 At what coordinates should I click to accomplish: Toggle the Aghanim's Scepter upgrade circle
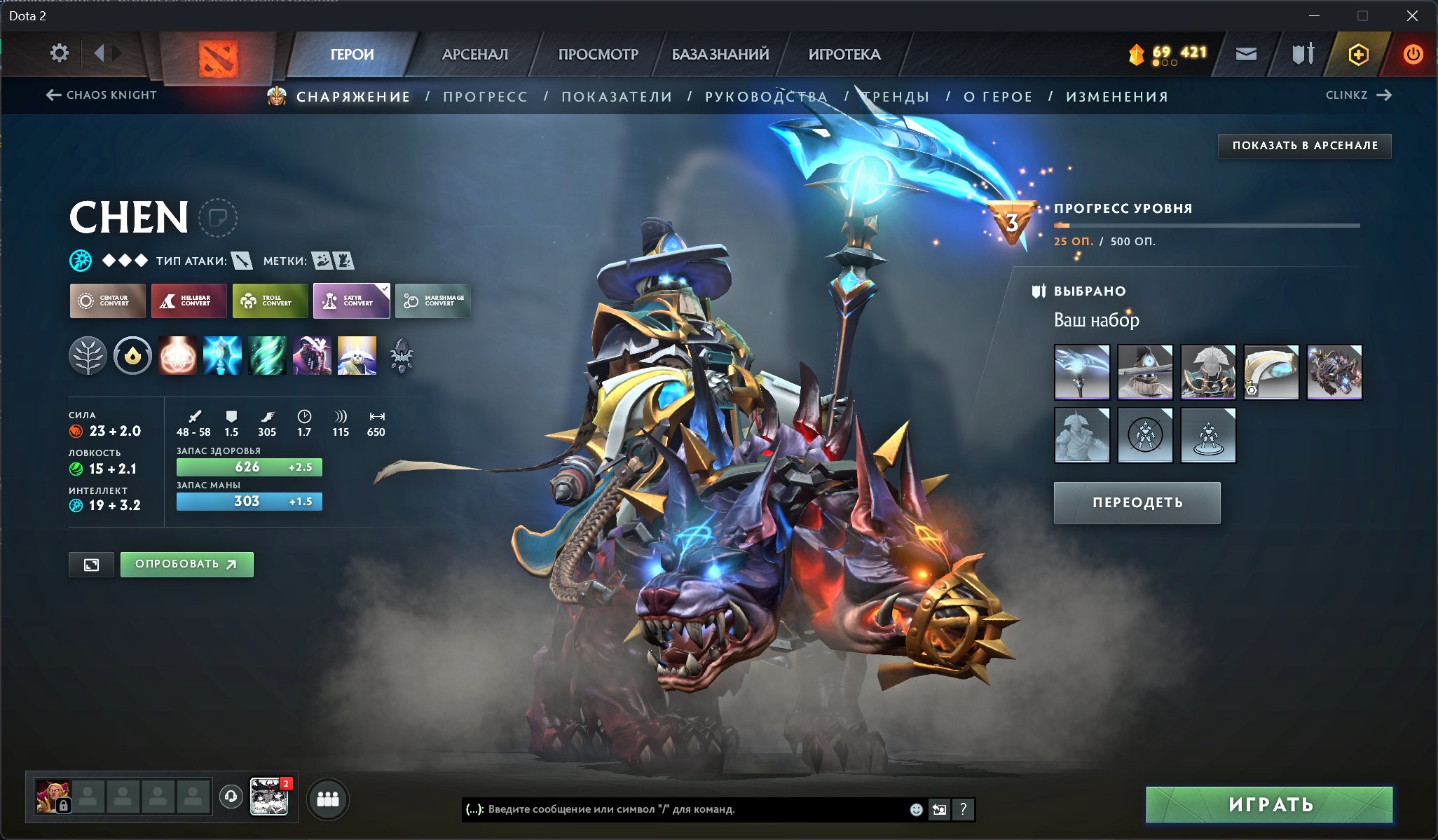point(133,356)
